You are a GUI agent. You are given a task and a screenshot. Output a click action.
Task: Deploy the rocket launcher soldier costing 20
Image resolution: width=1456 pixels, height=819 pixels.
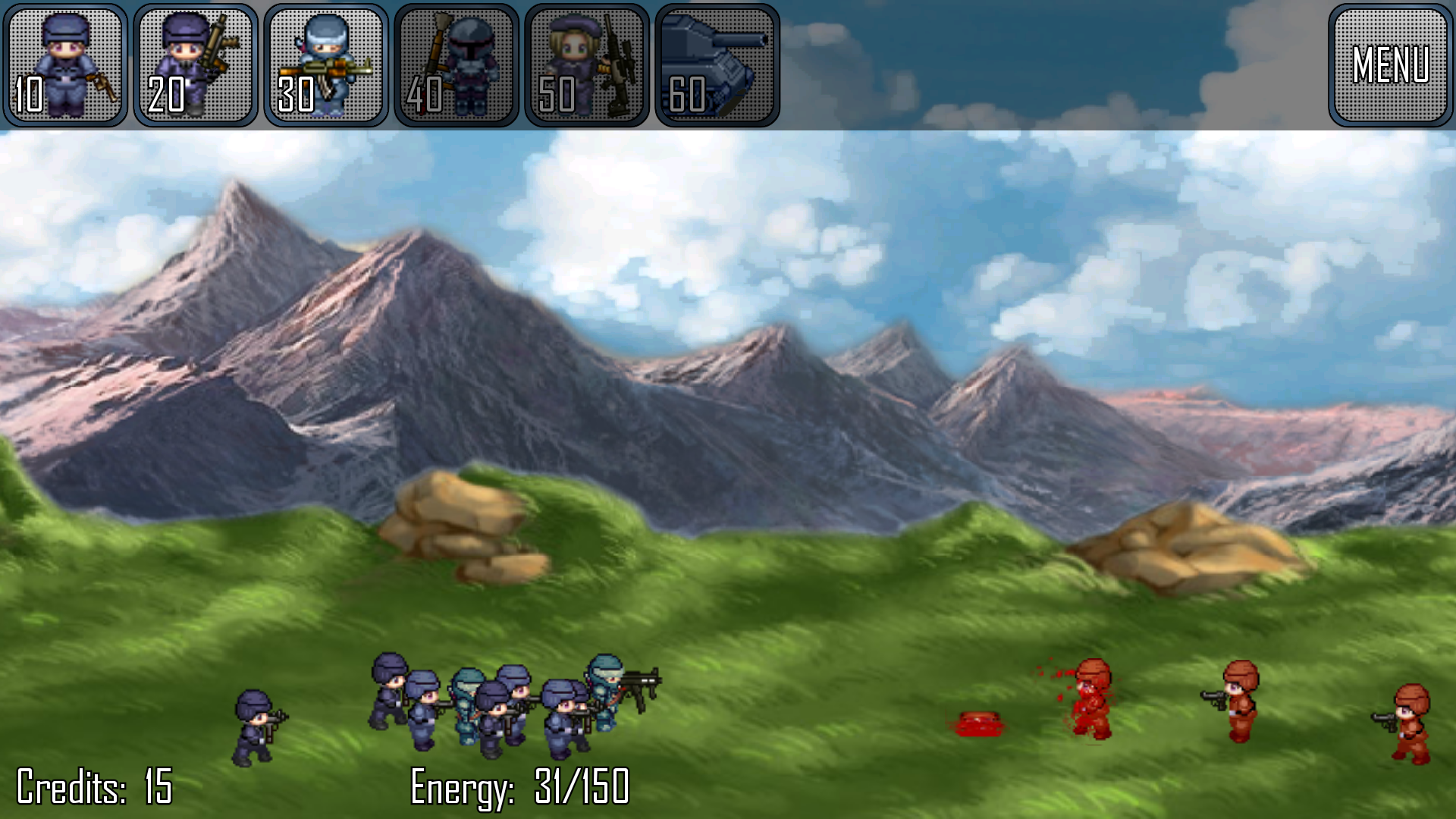195,64
